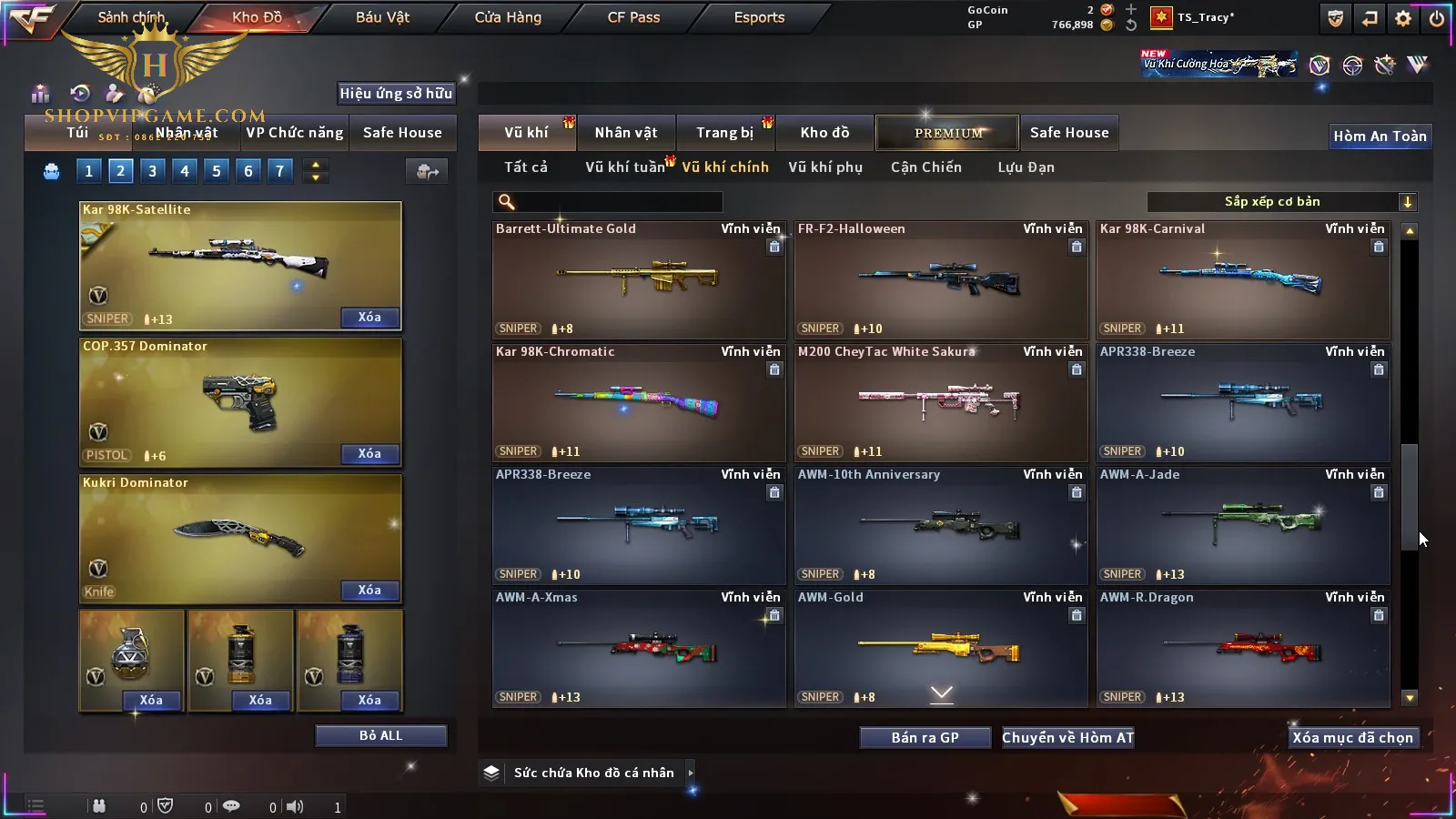
Task: Open the Sắp xếp cơ bản sort dropdown
Action: (1281, 202)
